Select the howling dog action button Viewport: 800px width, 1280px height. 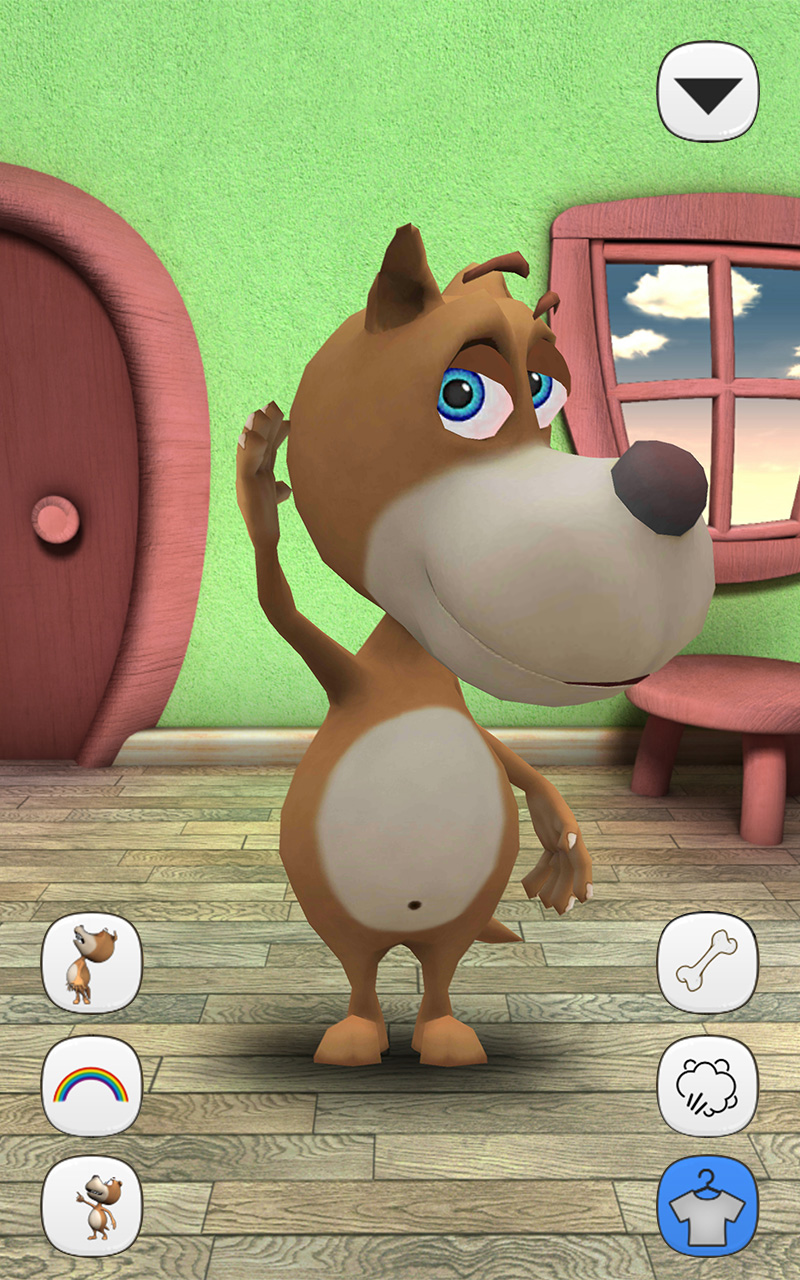tap(92, 963)
